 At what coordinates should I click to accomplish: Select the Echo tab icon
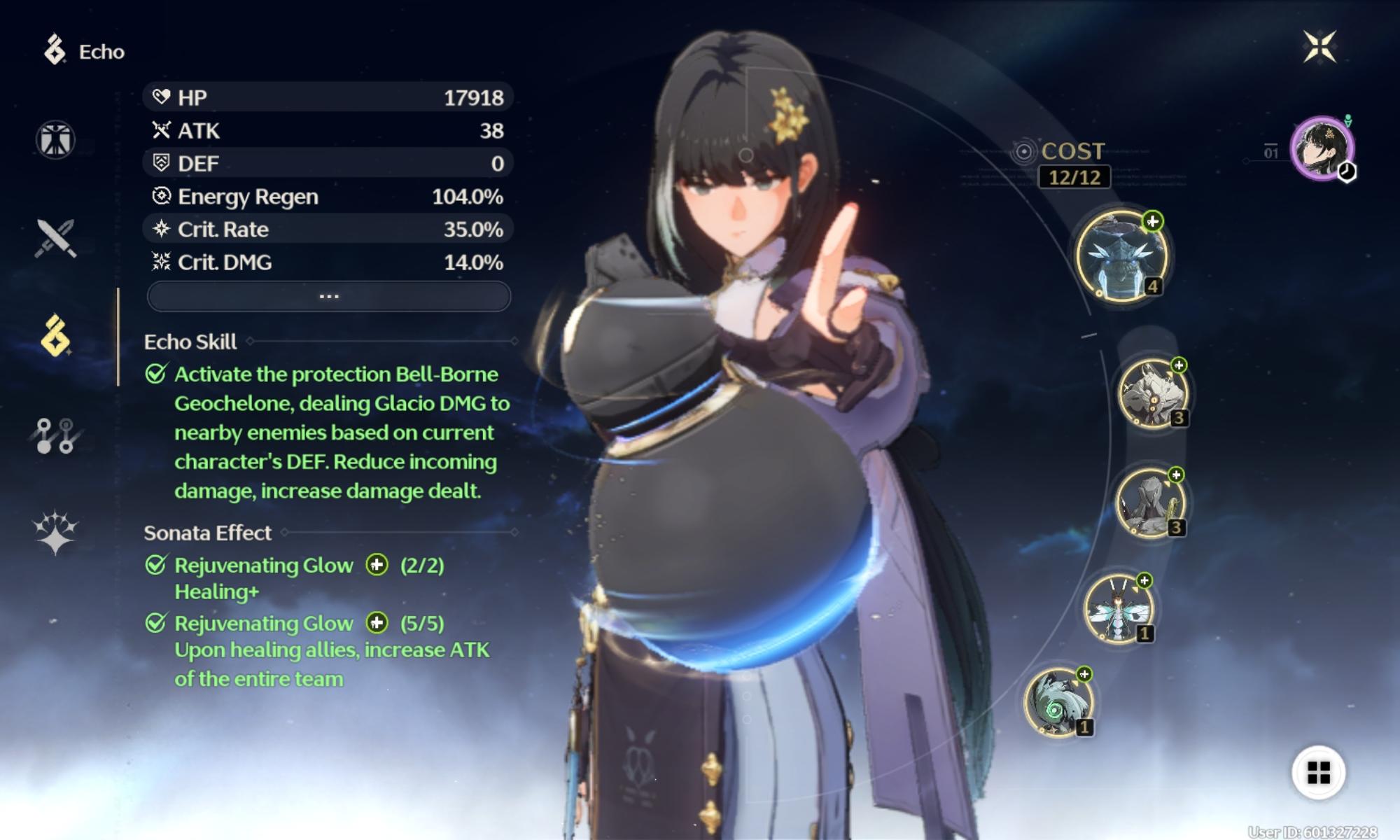click(55, 336)
